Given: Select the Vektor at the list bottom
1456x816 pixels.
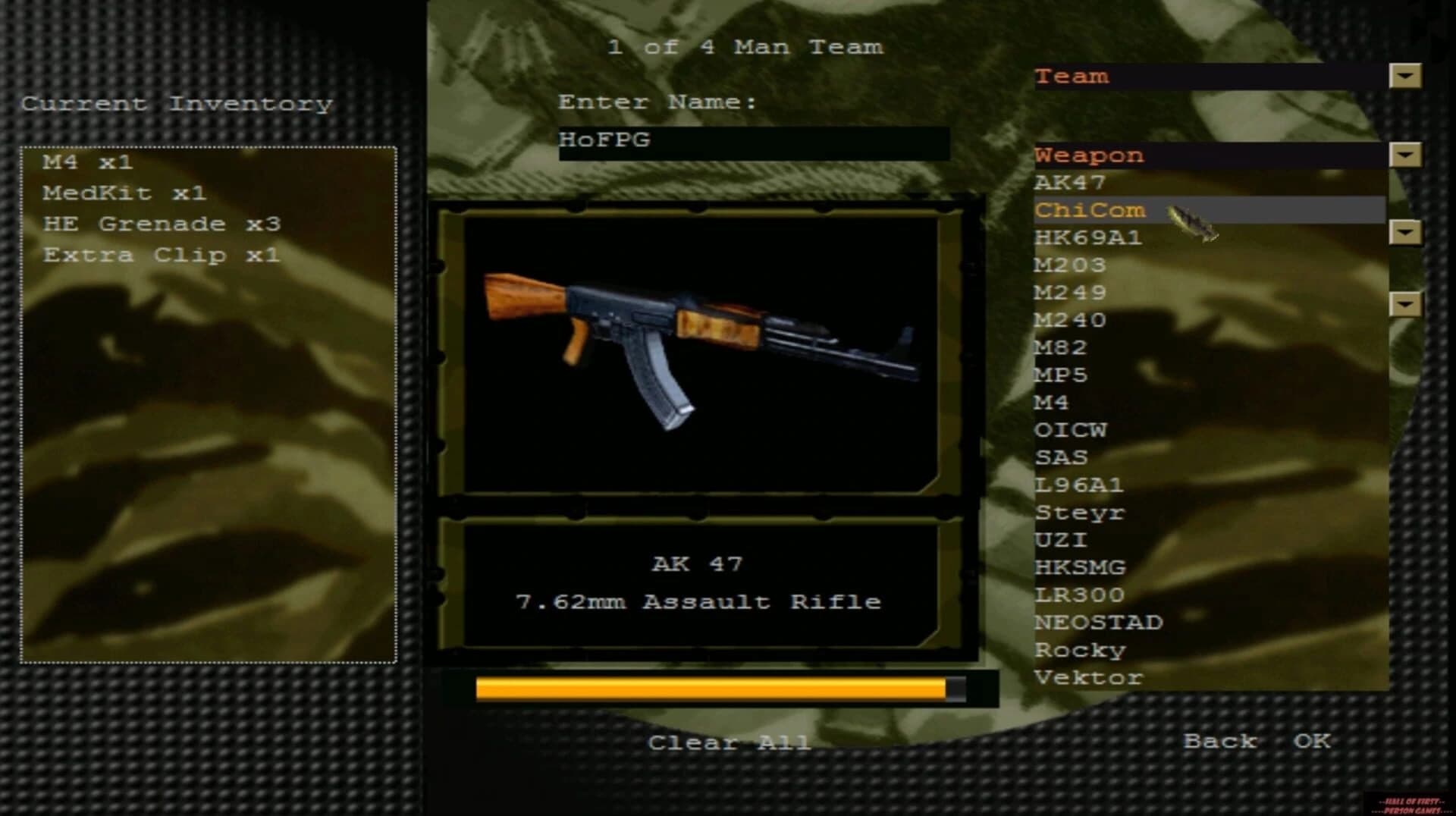Looking at the screenshot, I should click(1090, 677).
